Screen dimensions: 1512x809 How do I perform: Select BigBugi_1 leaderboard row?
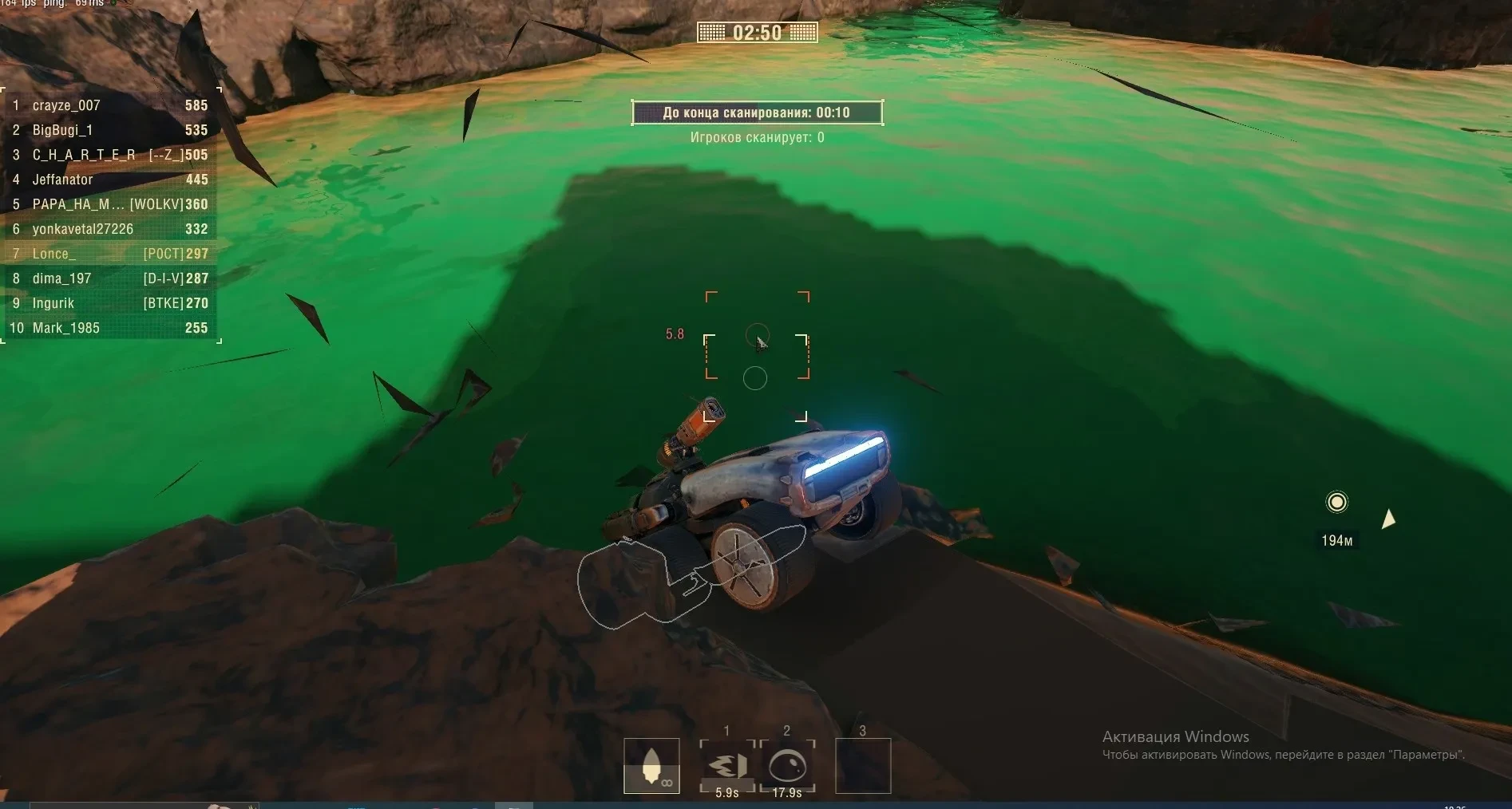coord(110,130)
